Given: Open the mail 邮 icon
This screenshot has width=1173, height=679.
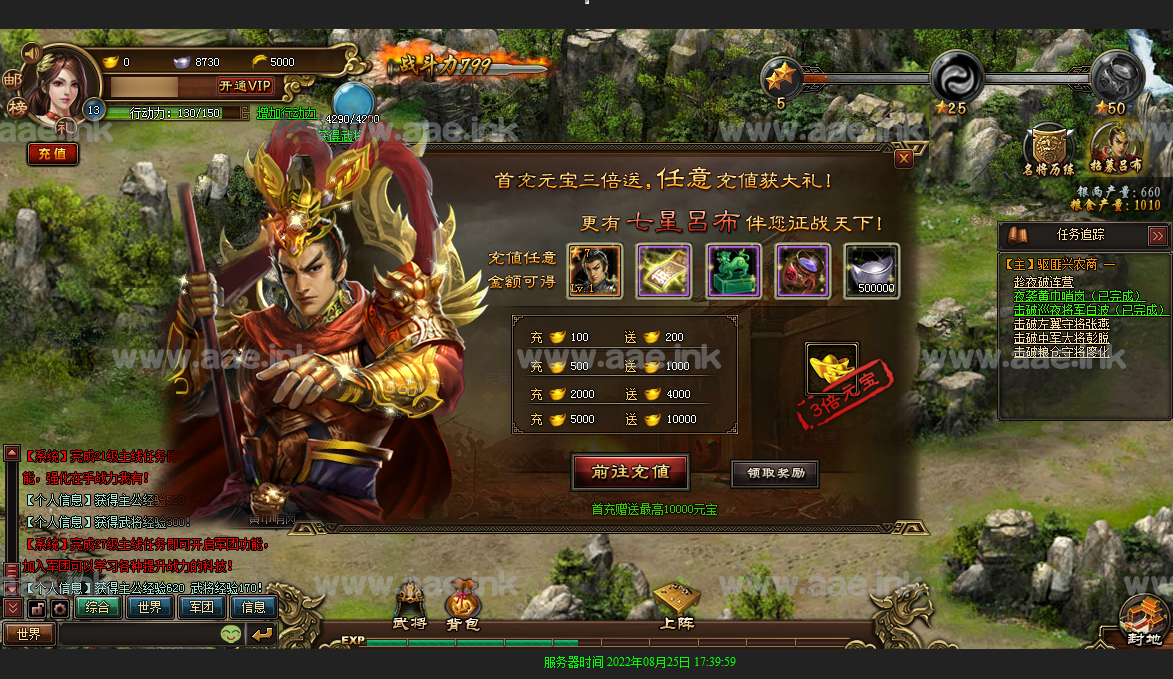Looking at the screenshot, I should tap(13, 79).
